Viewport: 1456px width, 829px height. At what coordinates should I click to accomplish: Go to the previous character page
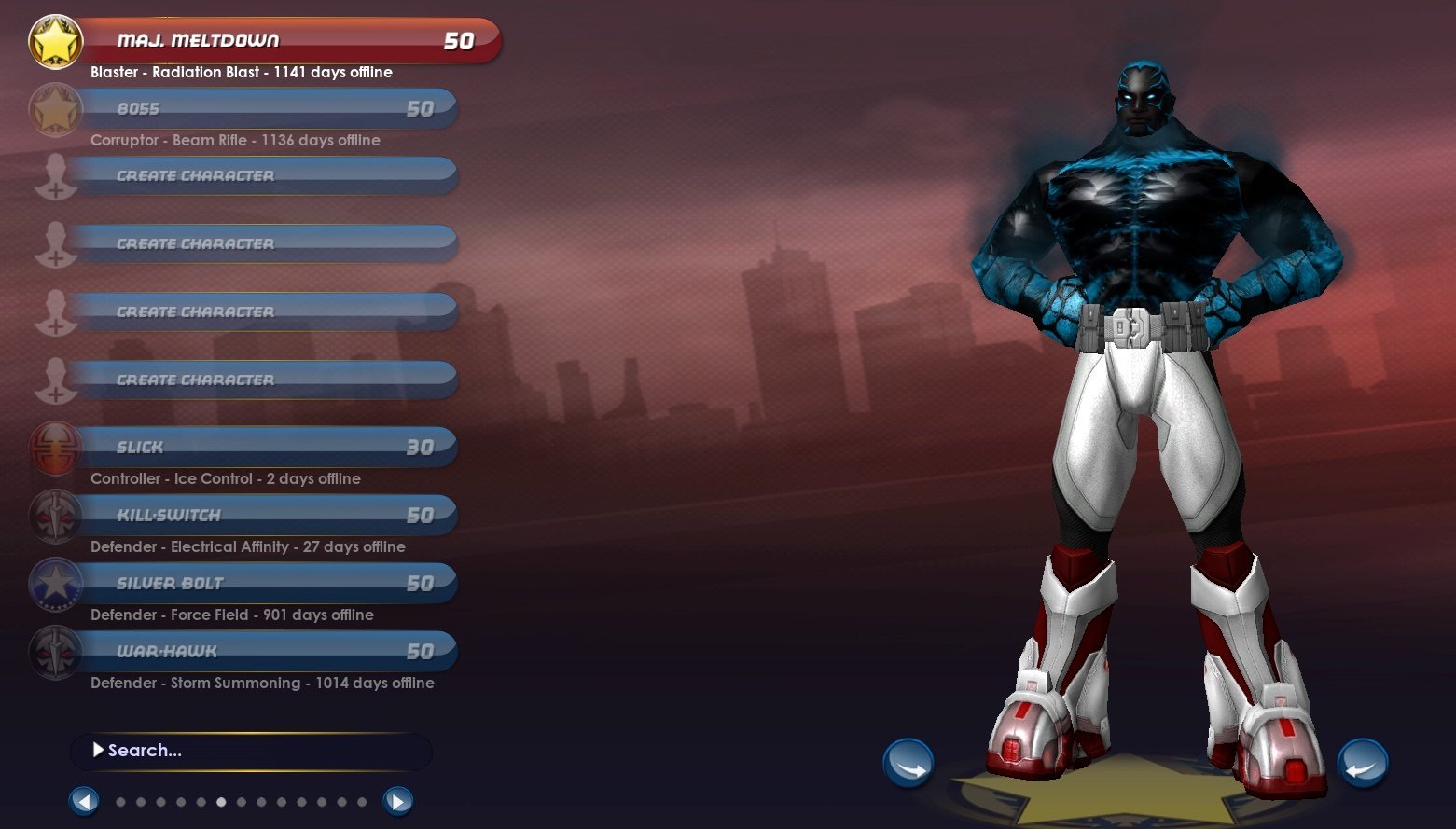click(x=84, y=801)
